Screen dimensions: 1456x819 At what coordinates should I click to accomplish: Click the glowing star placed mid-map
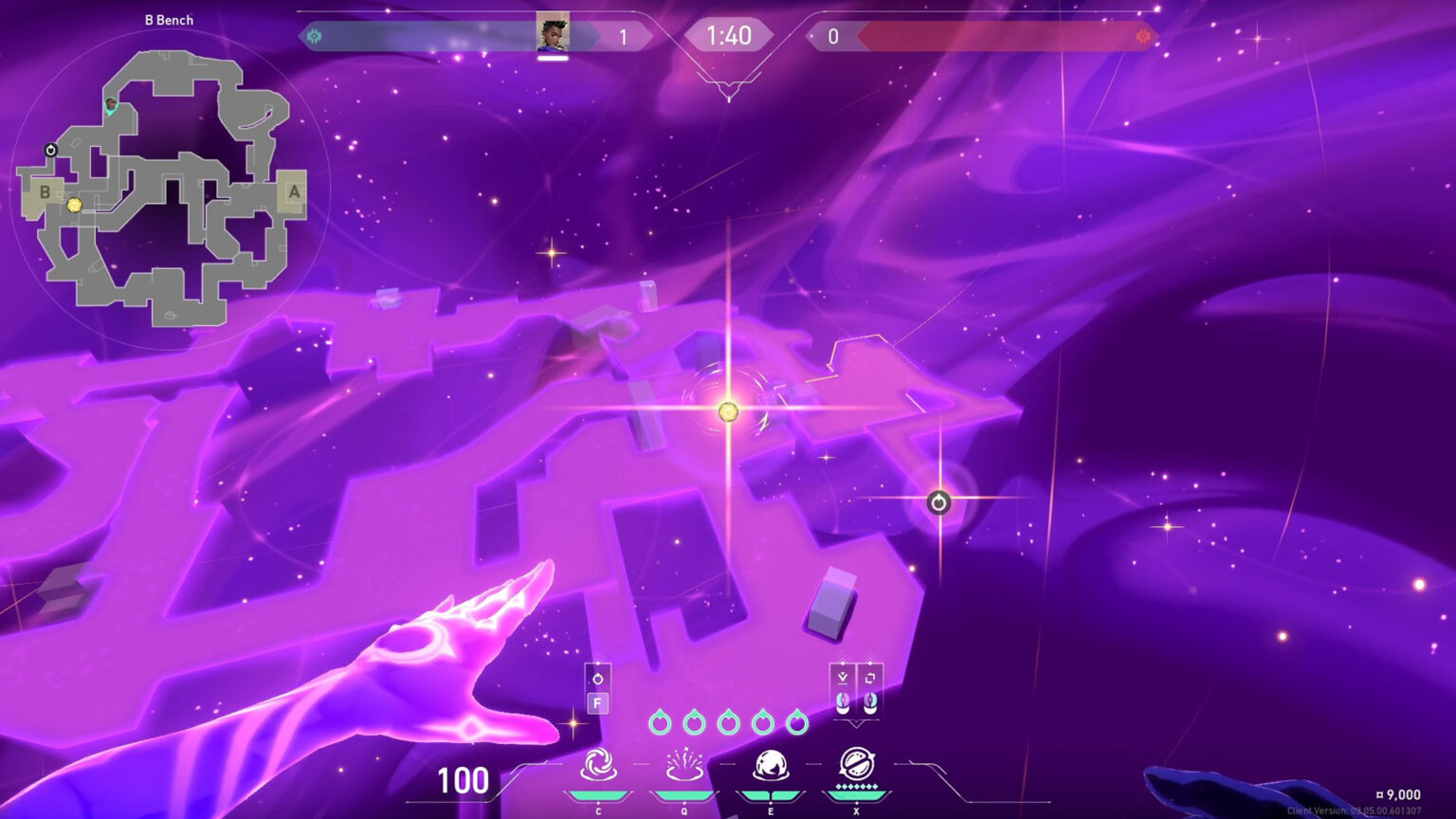(x=727, y=411)
